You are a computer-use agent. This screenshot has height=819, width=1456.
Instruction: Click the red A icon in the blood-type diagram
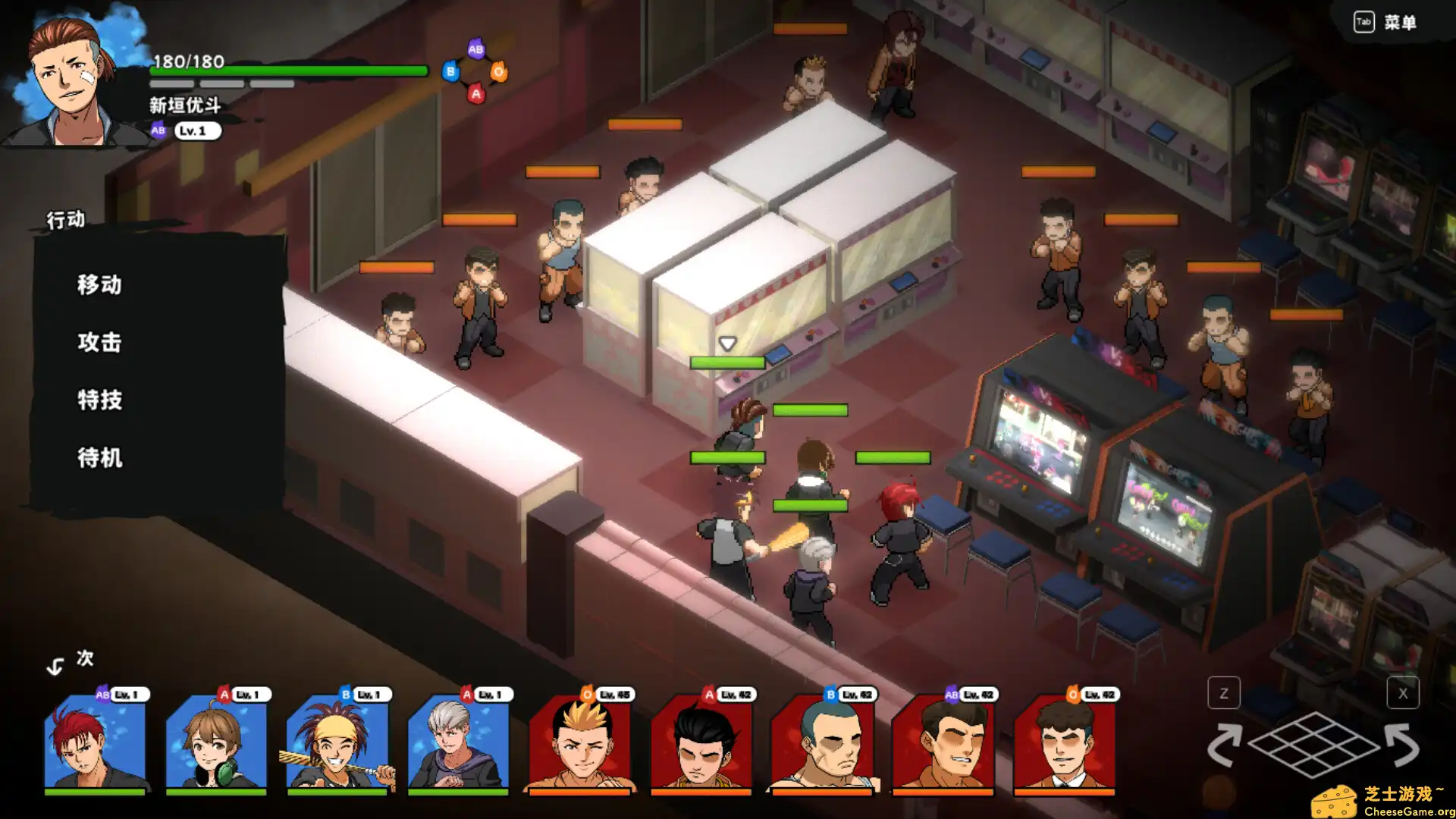point(476,95)
